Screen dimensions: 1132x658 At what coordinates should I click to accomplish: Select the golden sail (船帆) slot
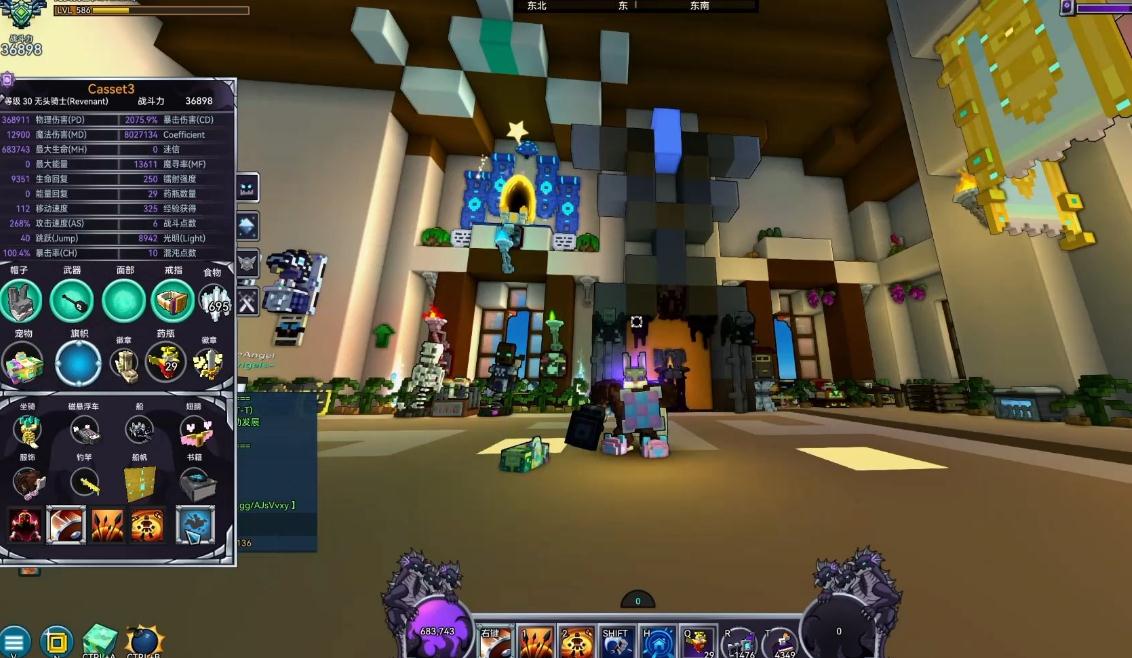[139, 484]
